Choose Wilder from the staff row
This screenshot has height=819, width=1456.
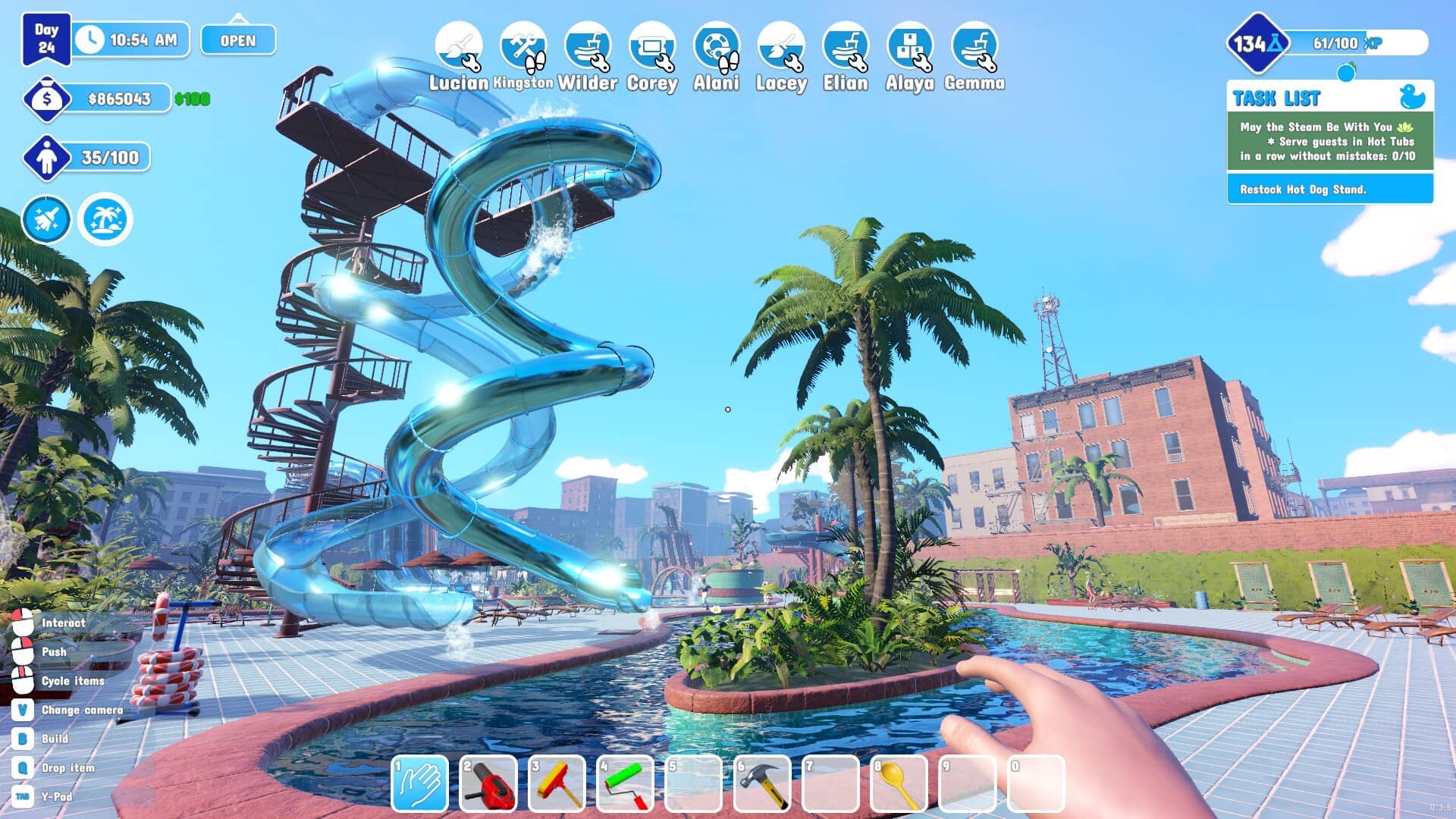pos(588,46)
